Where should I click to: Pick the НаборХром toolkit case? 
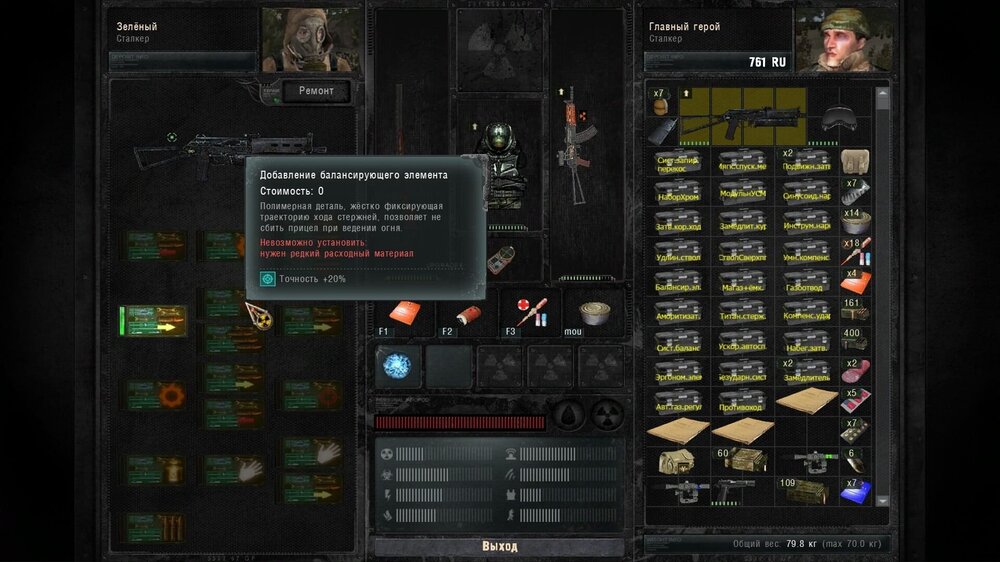click(679, 191)
